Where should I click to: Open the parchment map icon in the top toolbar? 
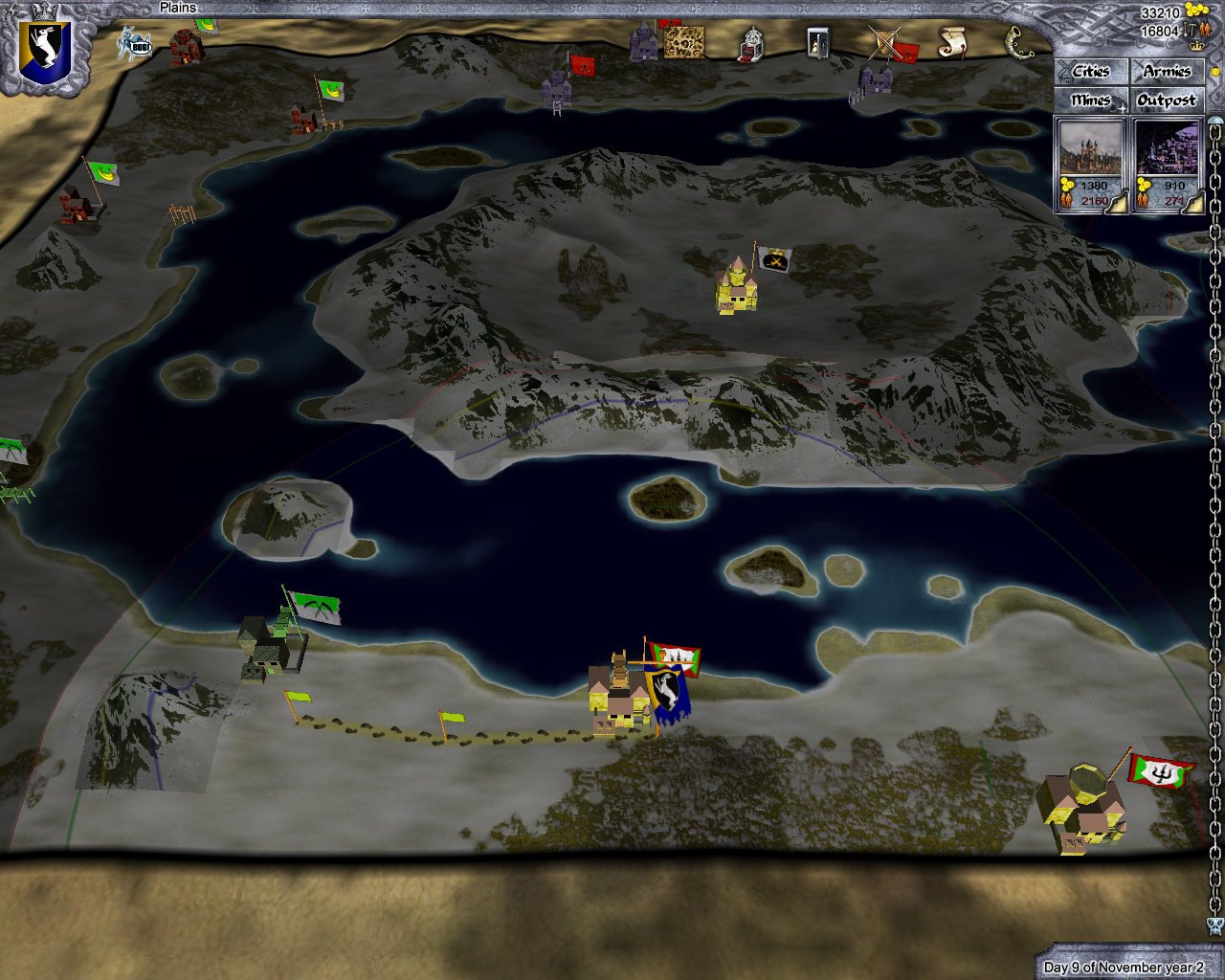pyautogui.click(x=684, y=43)
